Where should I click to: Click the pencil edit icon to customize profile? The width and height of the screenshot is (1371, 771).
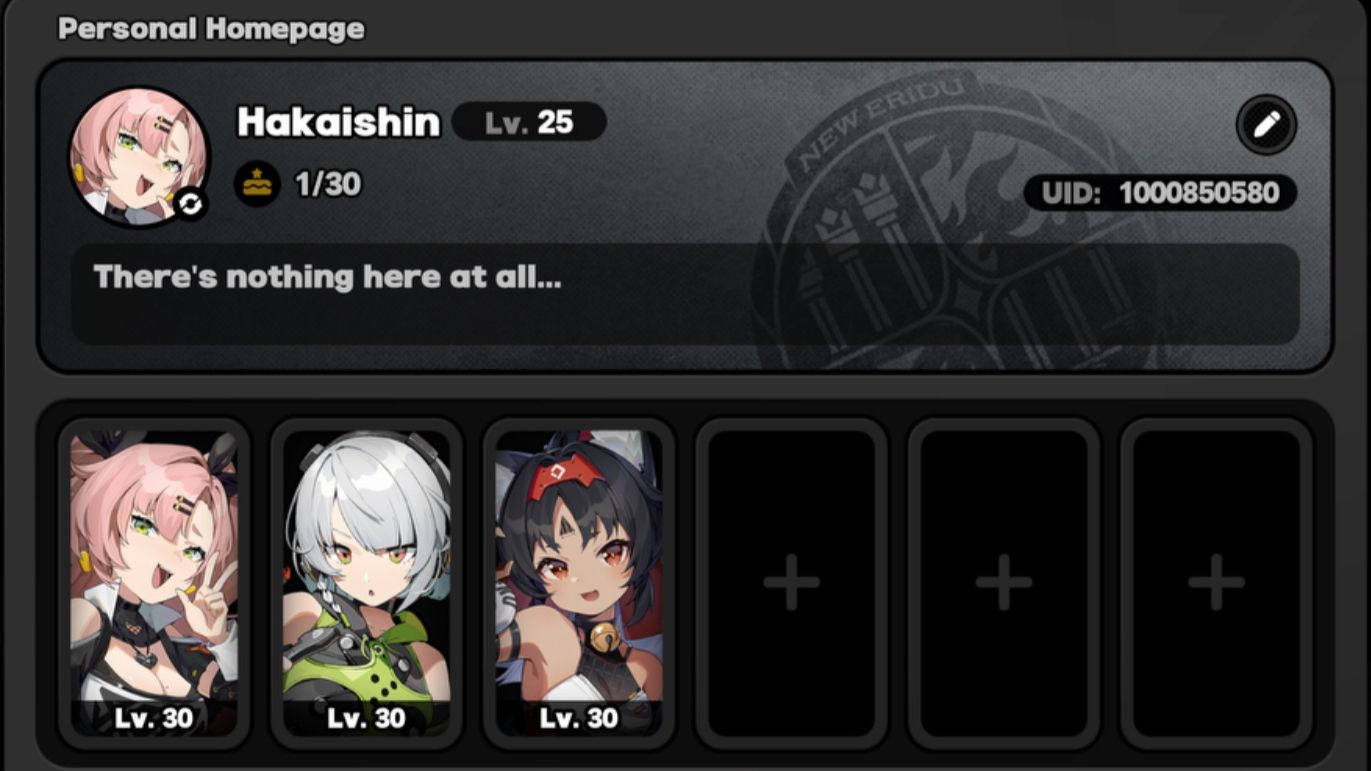(x=1267, y=126)
